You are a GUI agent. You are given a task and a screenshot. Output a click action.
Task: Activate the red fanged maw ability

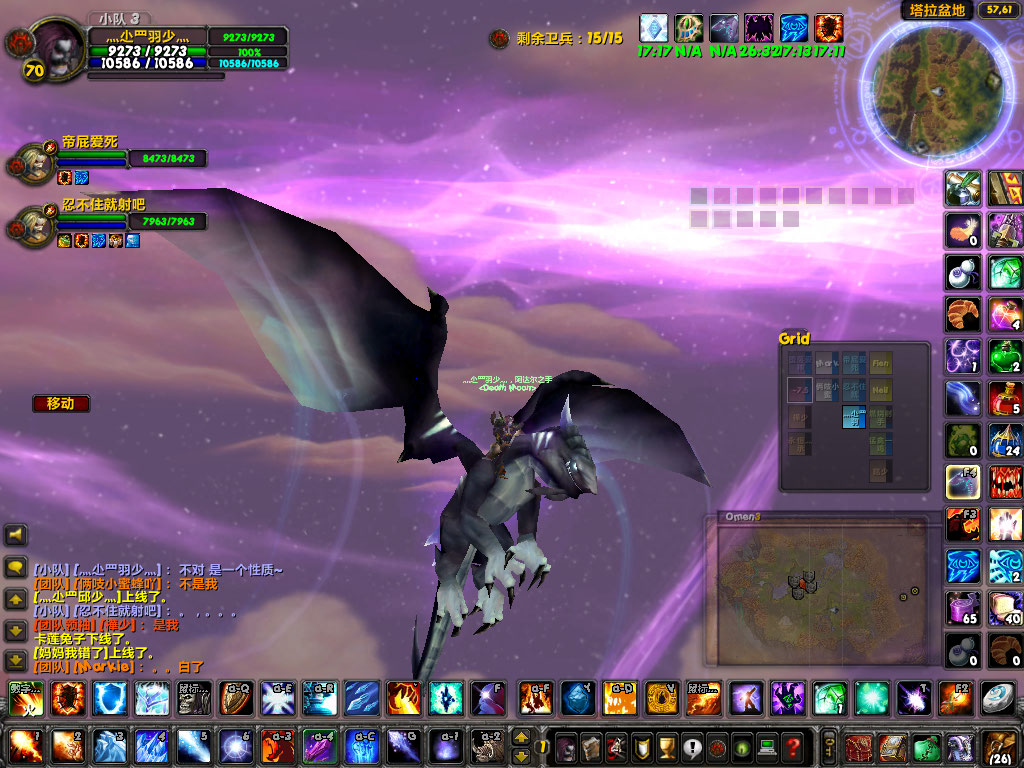[x=1005, y=481]
